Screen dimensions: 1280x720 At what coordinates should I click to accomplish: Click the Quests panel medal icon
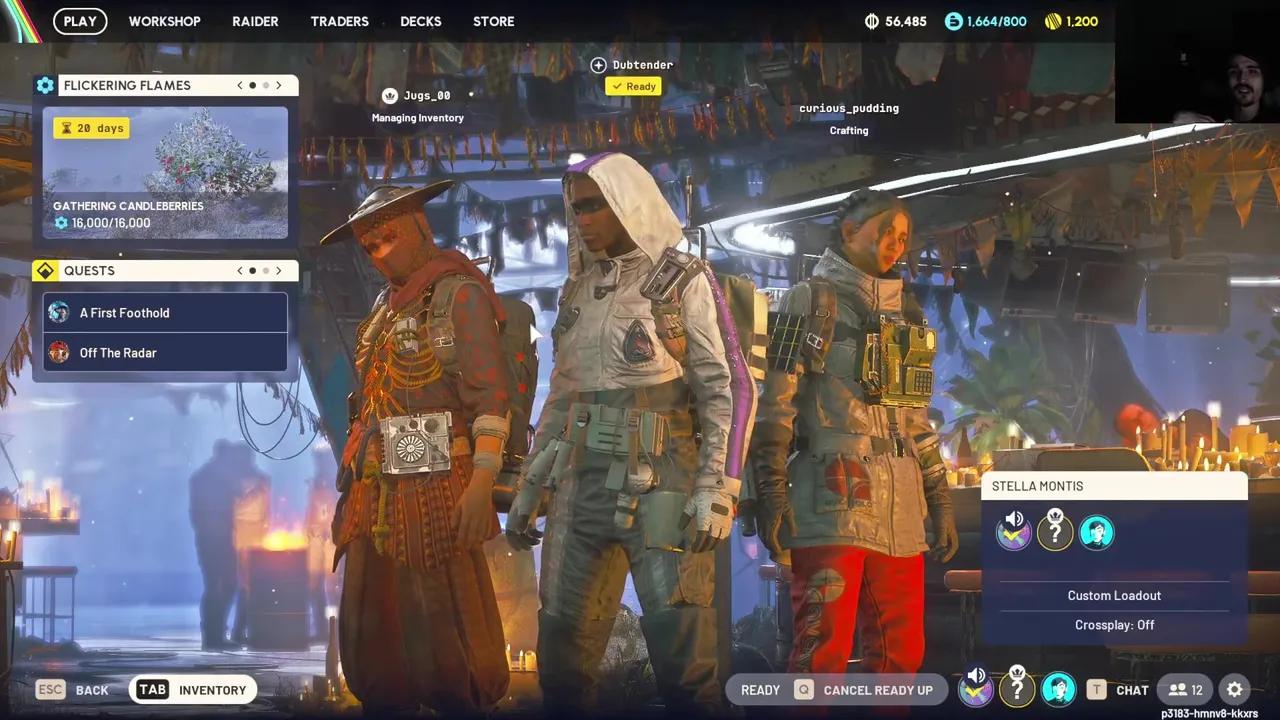(x=45, y=270)
